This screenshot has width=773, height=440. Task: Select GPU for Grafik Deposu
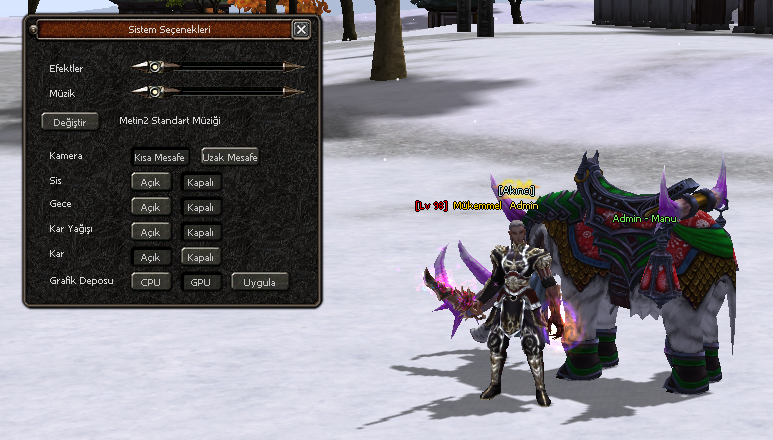[x=201, y=282]
